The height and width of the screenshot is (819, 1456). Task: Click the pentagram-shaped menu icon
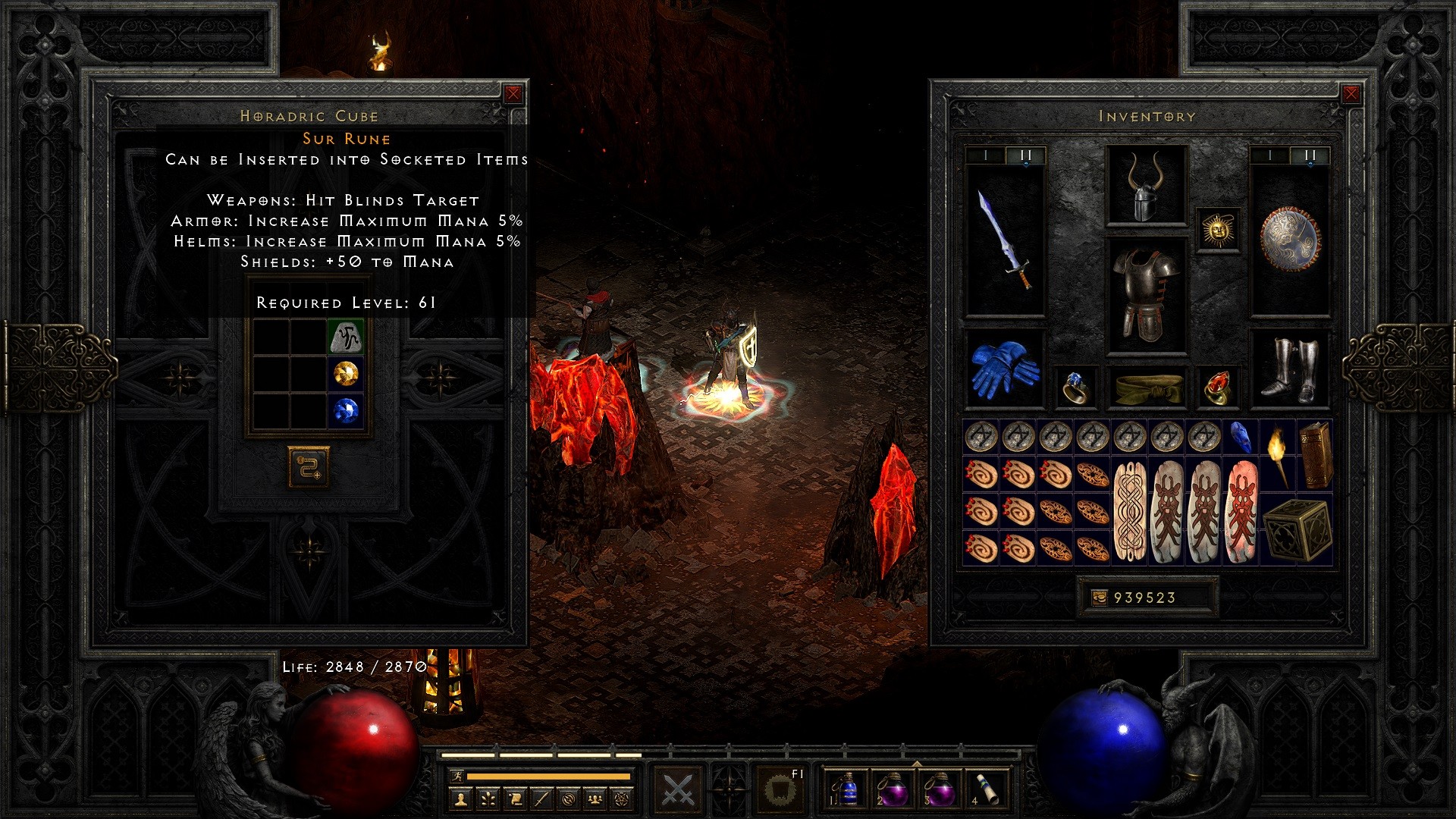[620, 798]
